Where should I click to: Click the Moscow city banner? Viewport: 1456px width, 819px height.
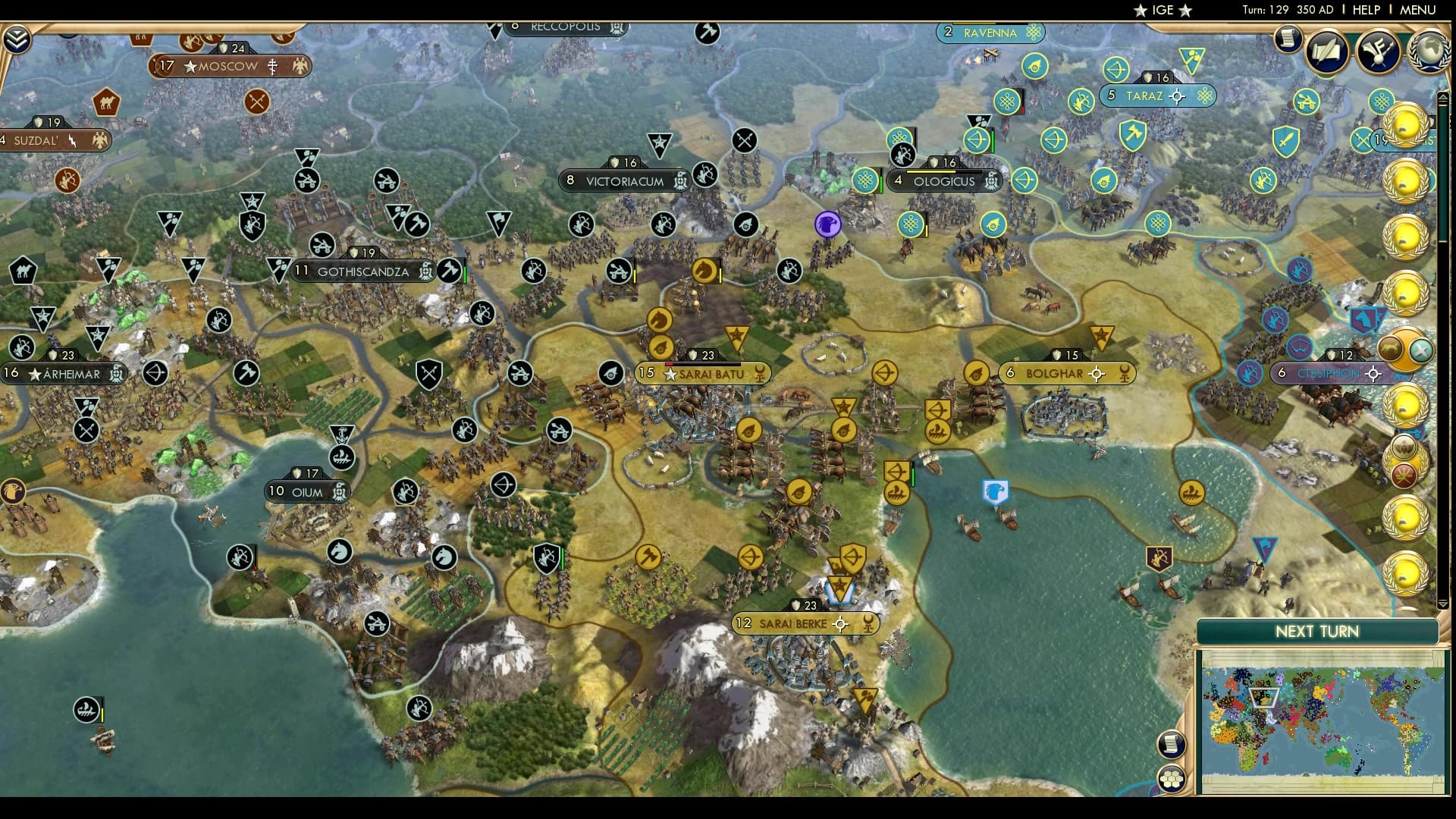point(227,67)
